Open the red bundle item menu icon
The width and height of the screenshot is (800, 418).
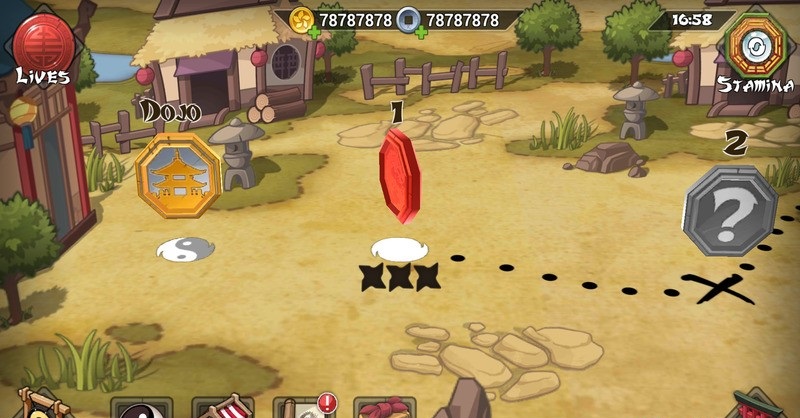point(385,409)
